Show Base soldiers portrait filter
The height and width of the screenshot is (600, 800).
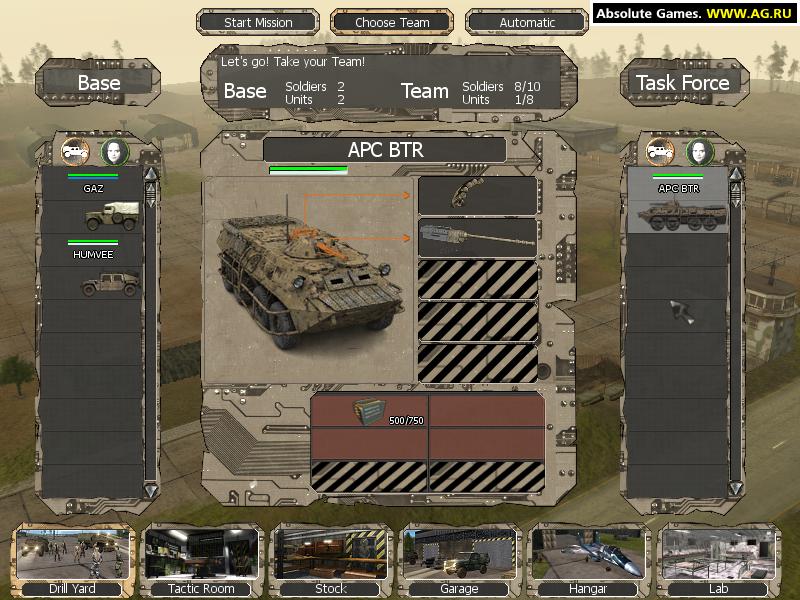pyautogui.click(x=115, y=151)
